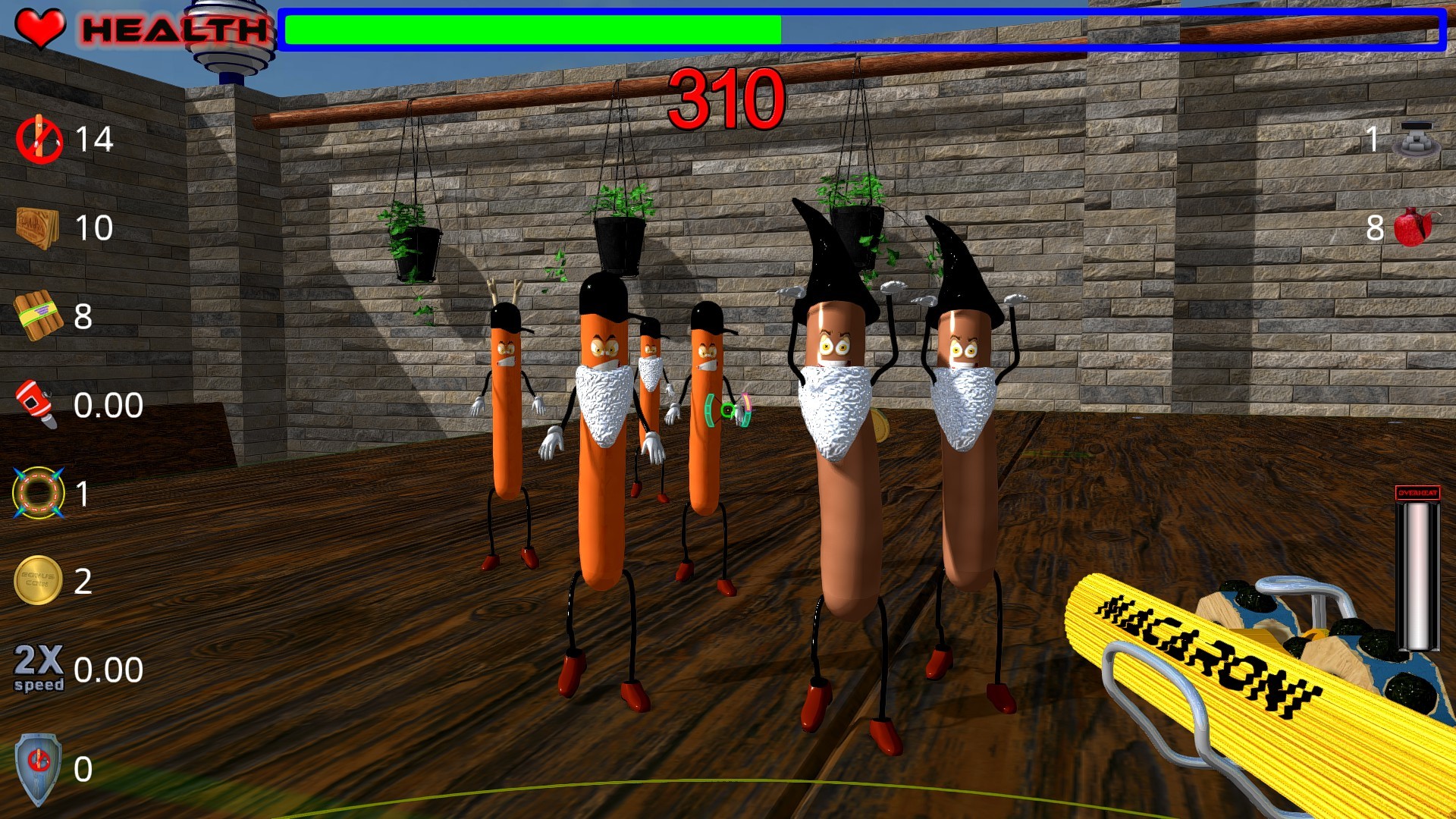
Task: Click the green health progress bar
Action: pyautogui.click(x=531, y=29)
